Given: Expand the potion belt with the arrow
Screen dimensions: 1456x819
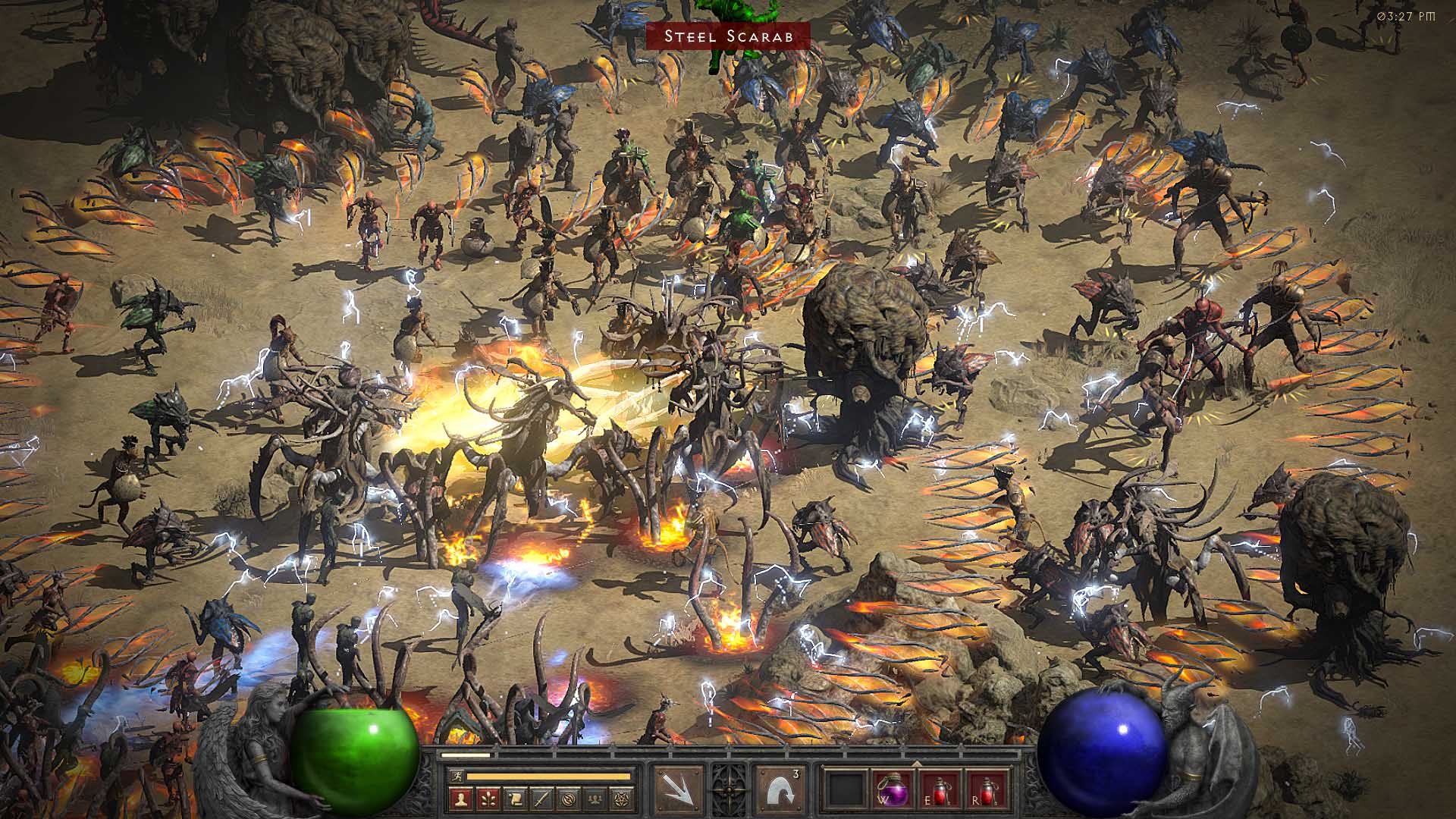Looking at the screenshot, I should pos(916,764).
